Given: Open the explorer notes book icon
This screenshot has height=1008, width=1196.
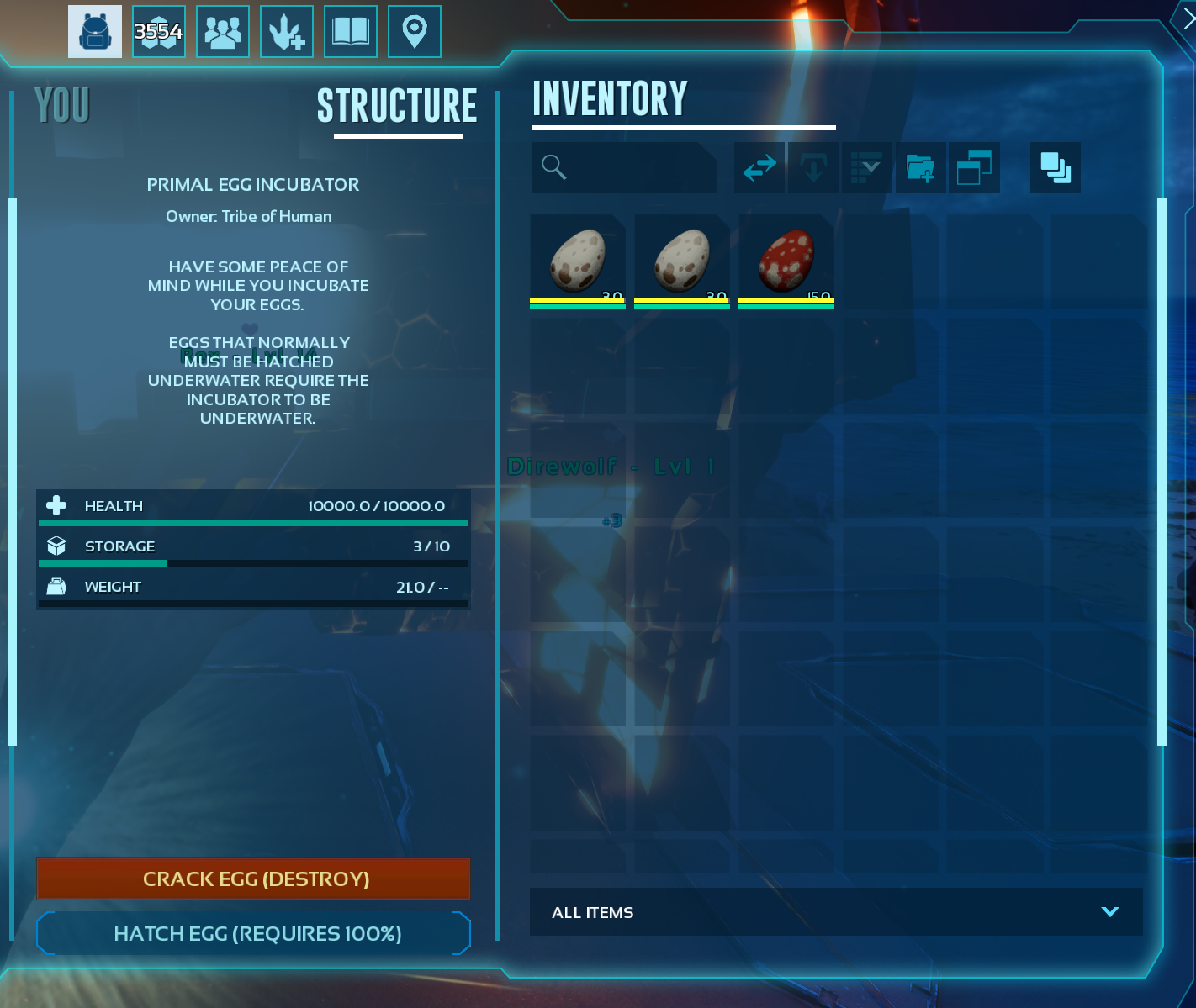Looking at the screenshot, I should point(350,31).
